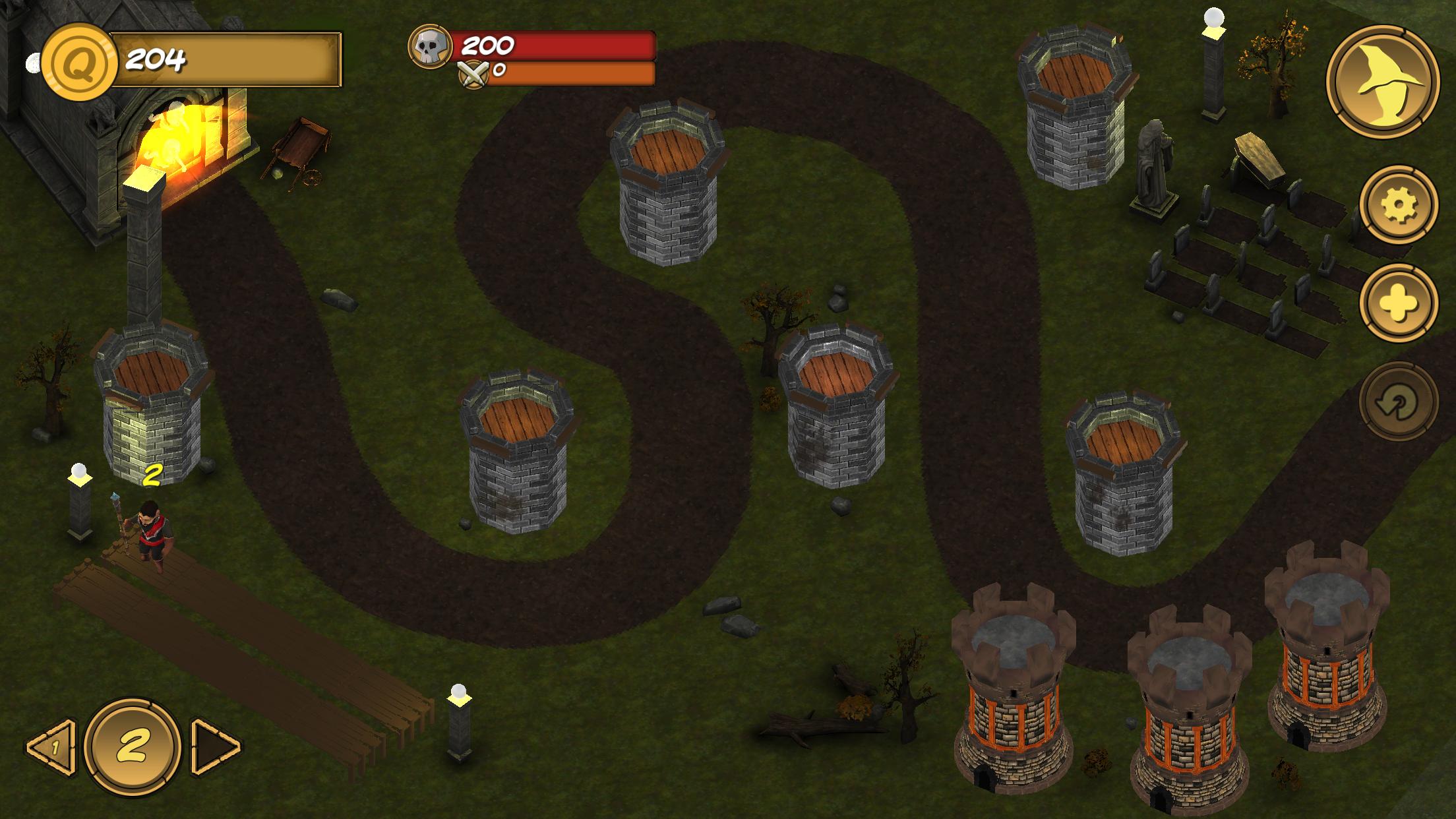The height and width of the screenshot is (819, 1456).
Task: Click the yellow plus button
Action: click(1398, 303)
